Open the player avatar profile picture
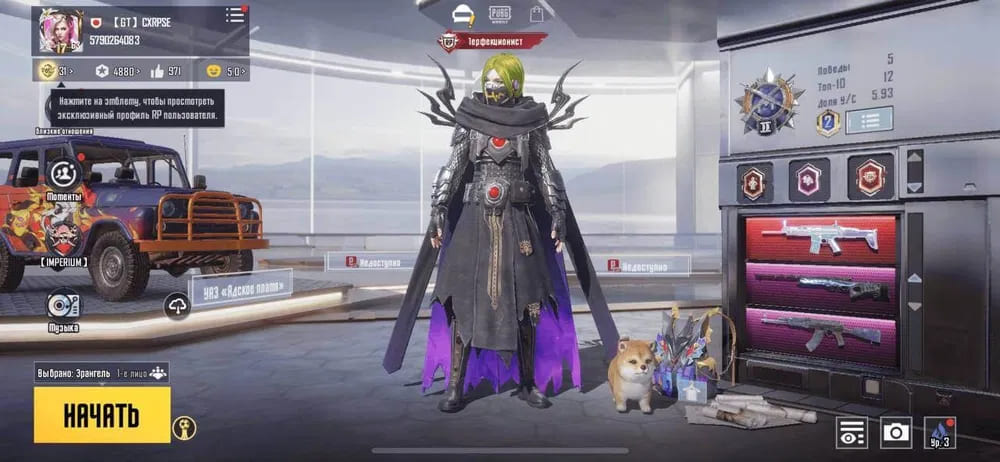 pyautogui.click(x=59, y=31)
